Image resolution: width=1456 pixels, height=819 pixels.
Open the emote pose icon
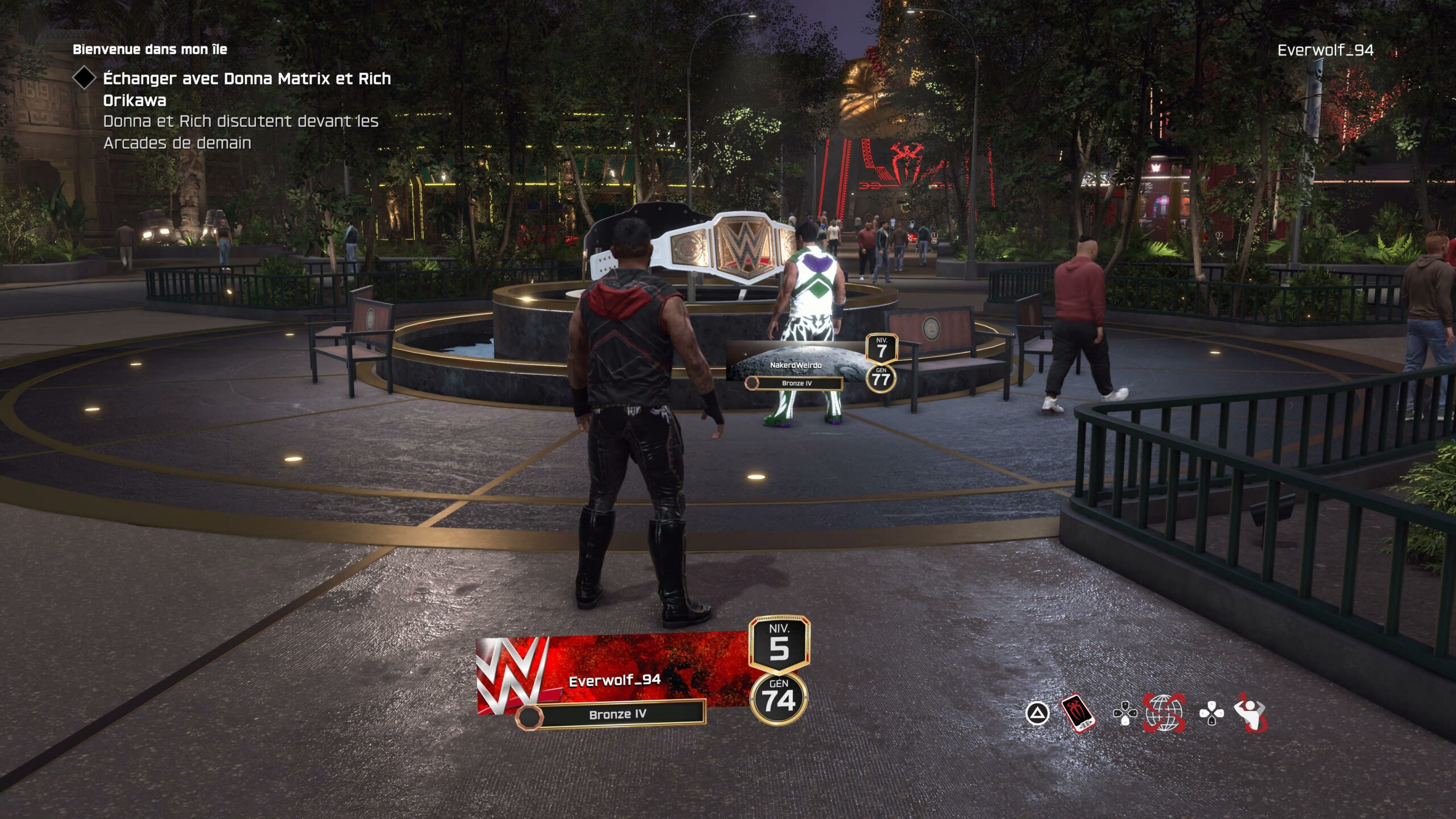click(1251, 713)
